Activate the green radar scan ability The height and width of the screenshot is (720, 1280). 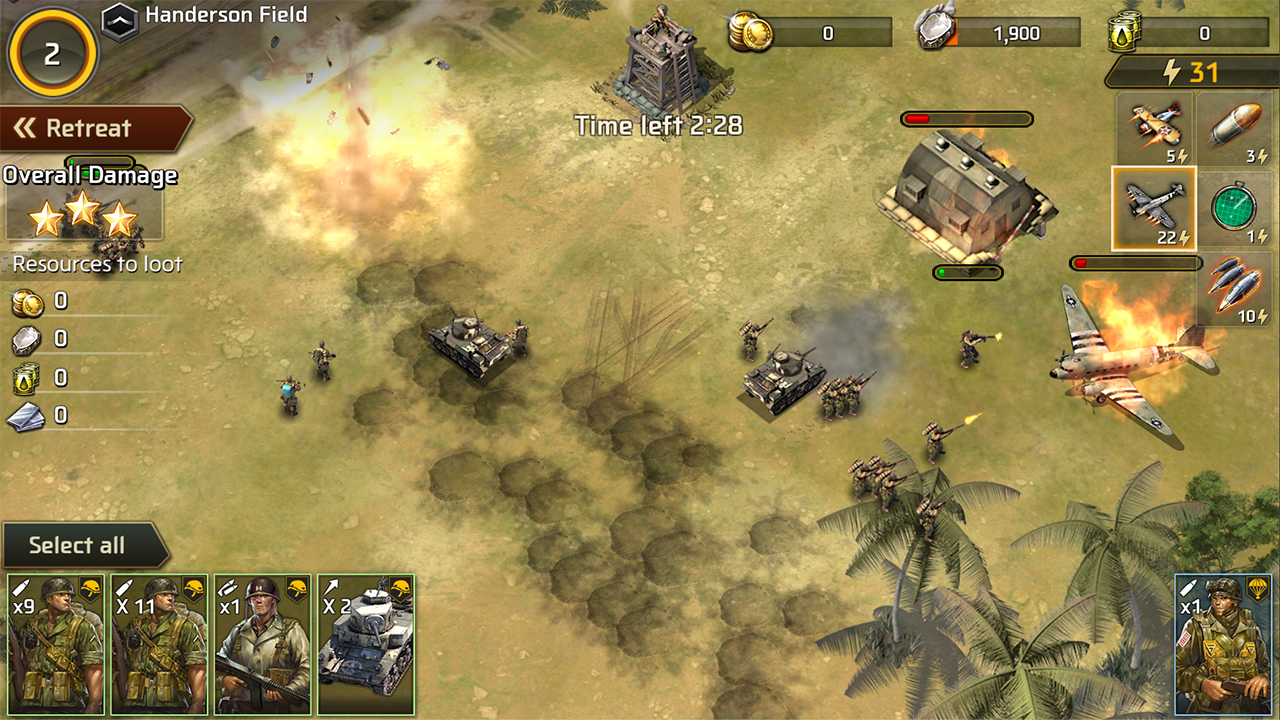(x=1236, y=208)
